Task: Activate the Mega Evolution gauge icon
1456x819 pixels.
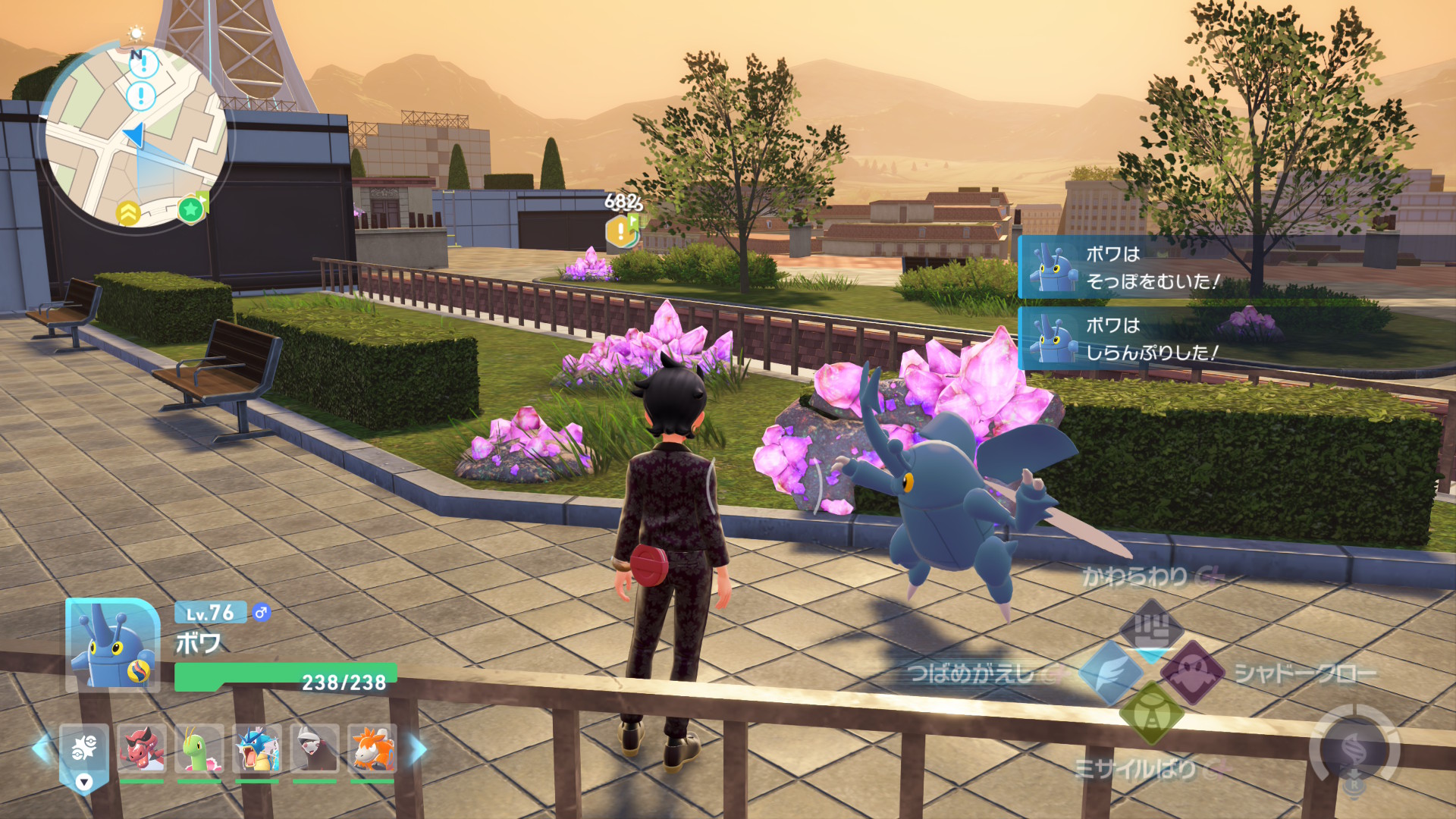Action: point(1354,749)
